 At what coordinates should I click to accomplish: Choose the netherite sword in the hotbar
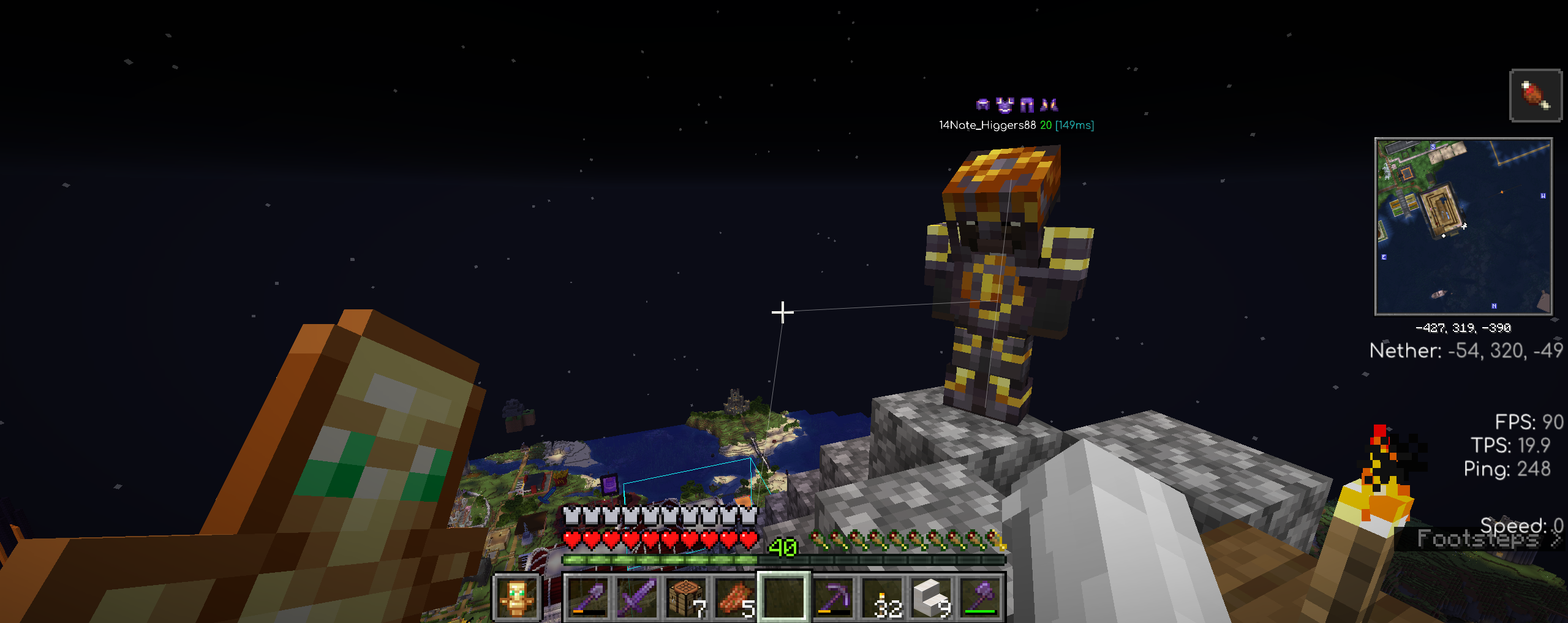[636, 597]
